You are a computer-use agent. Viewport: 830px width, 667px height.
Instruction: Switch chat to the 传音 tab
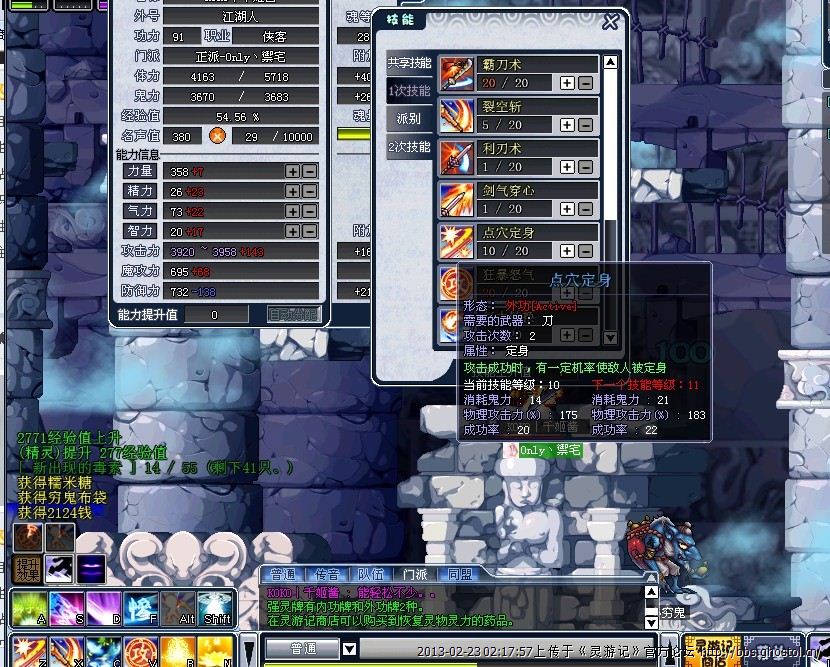coord(327,575)
